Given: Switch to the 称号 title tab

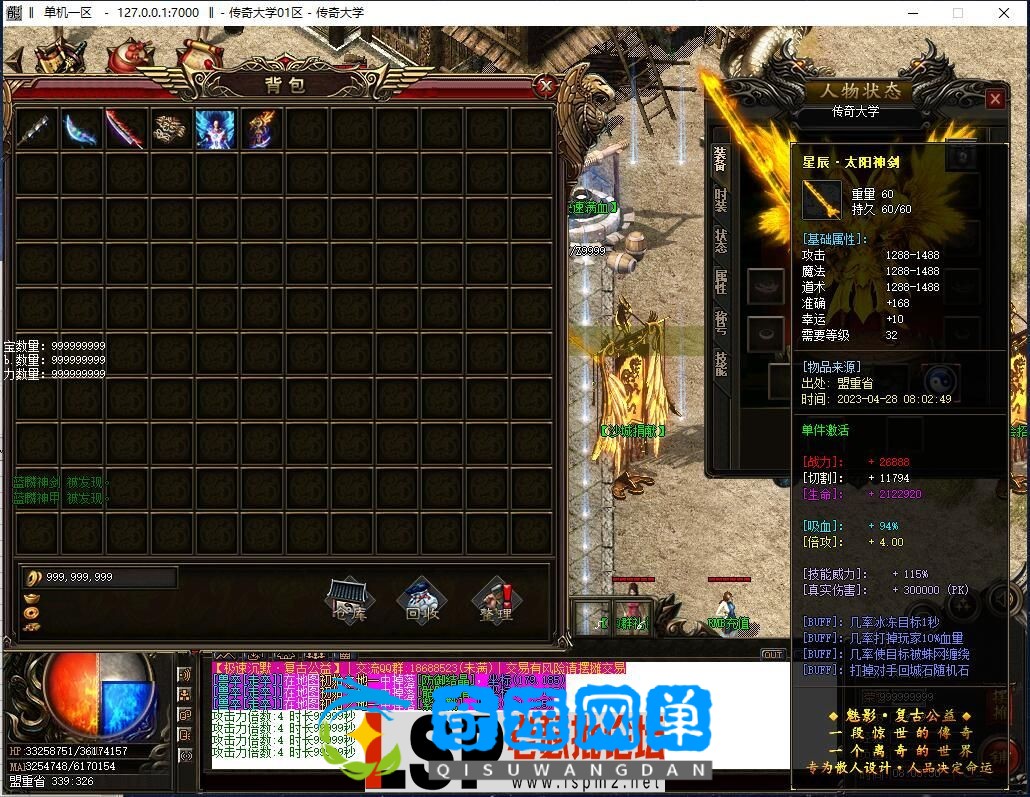Looking at the screenshot, I should click(720, 322).
